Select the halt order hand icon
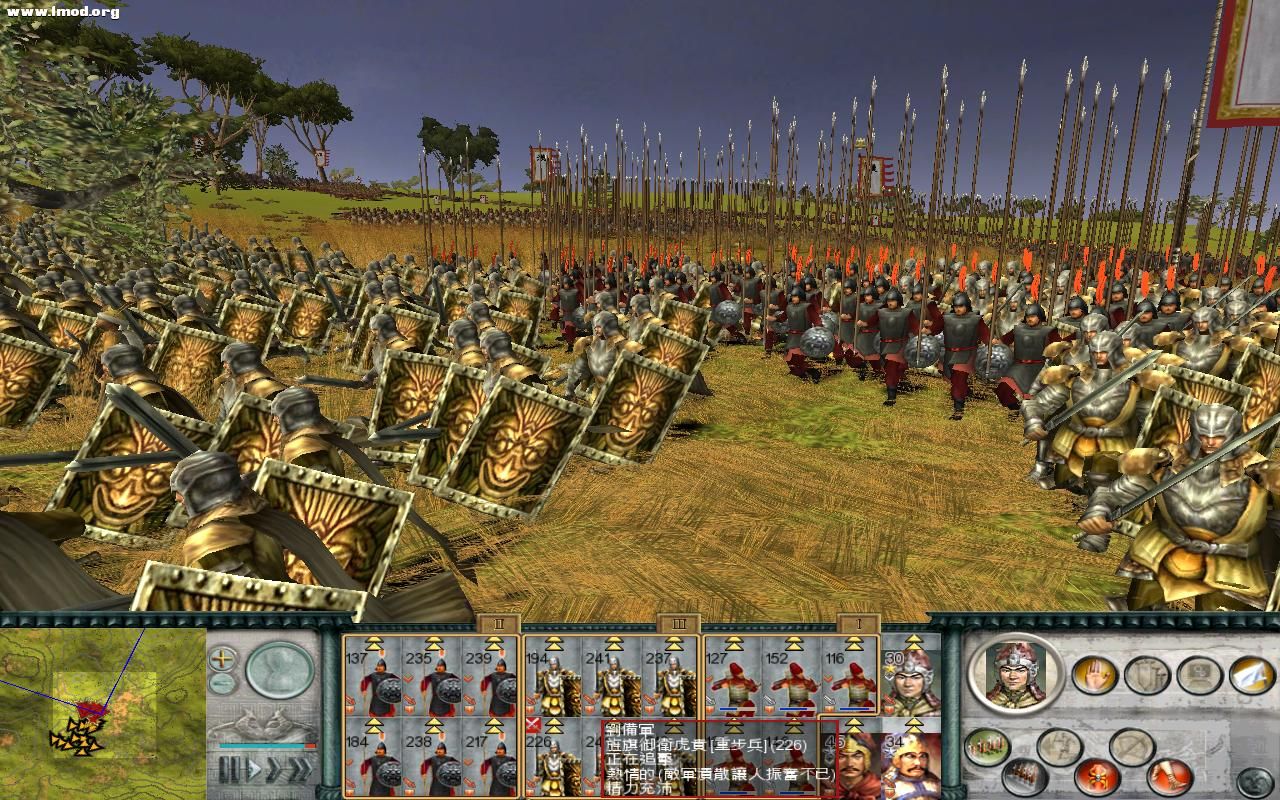Viewport: 1280px width, 800px height. click(x=1095, y=675)
